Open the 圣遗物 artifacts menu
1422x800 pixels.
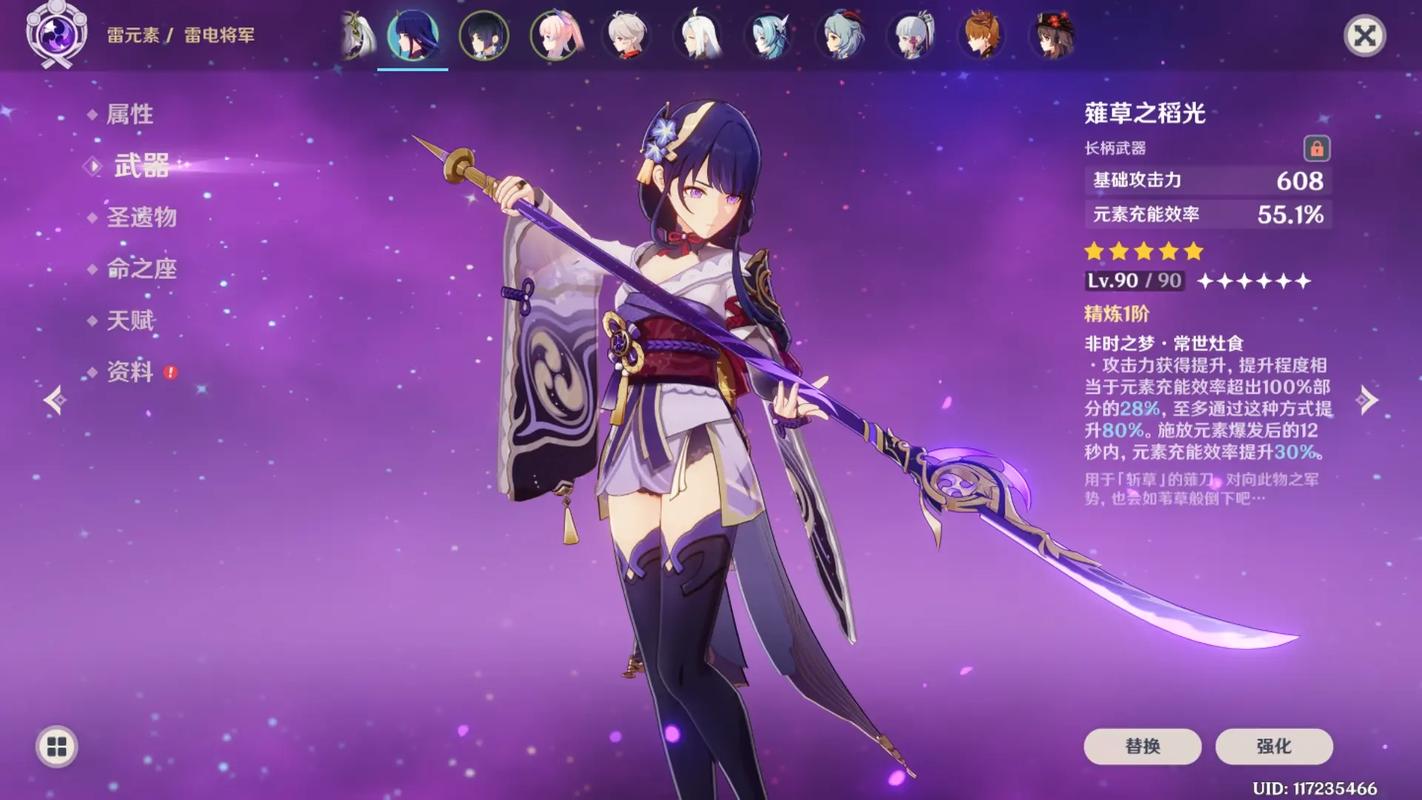tap(141, 217)
